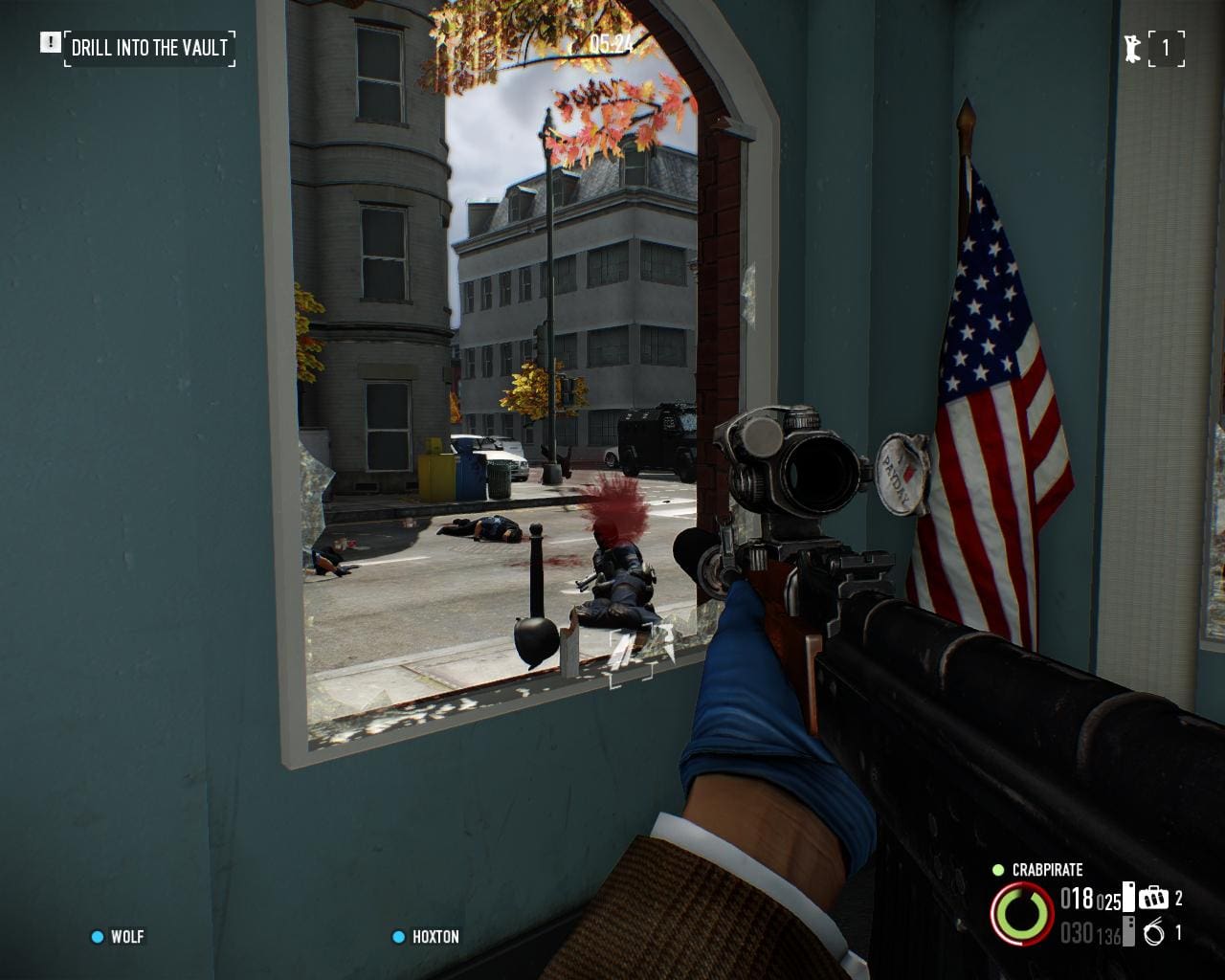Click the Drill Into The Vault objective
Screen dimensions: 1225x980
pos(150,48)
